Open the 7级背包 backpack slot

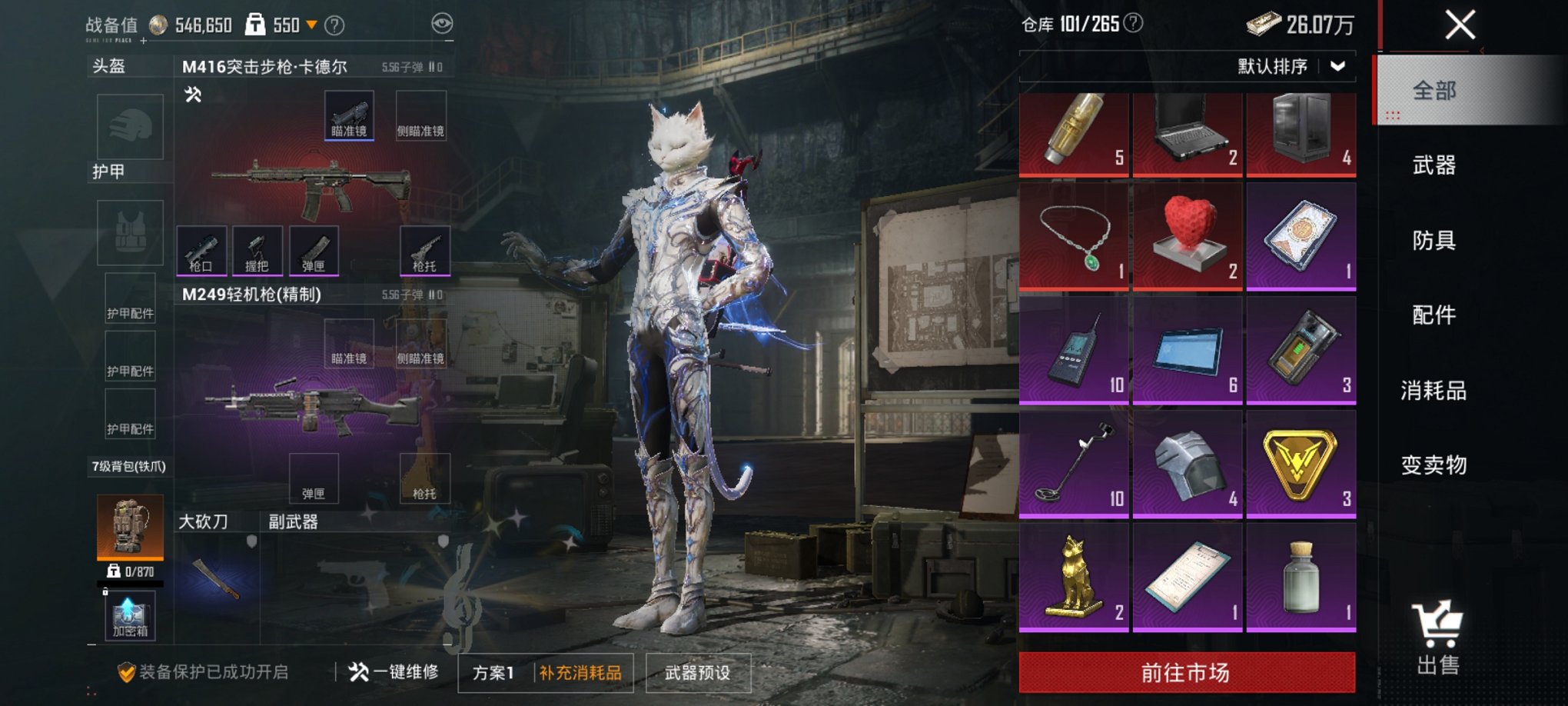130,527
